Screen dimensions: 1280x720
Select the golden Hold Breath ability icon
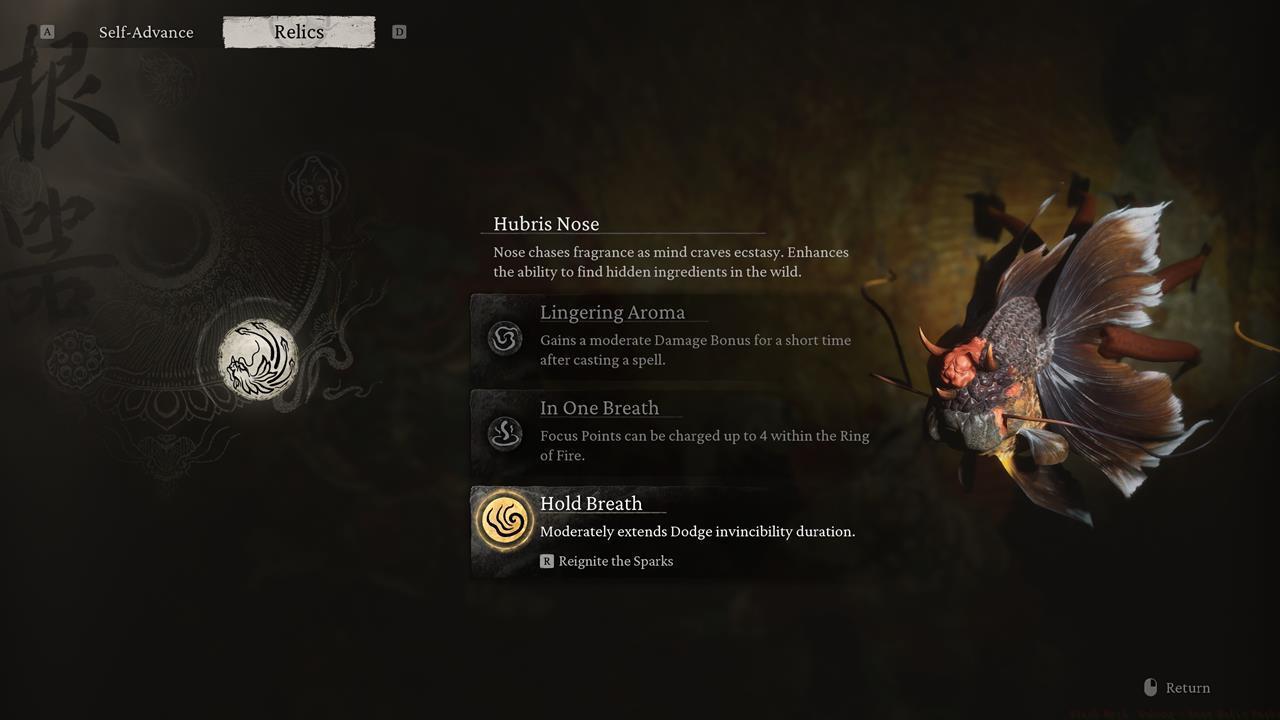(505, 520)
